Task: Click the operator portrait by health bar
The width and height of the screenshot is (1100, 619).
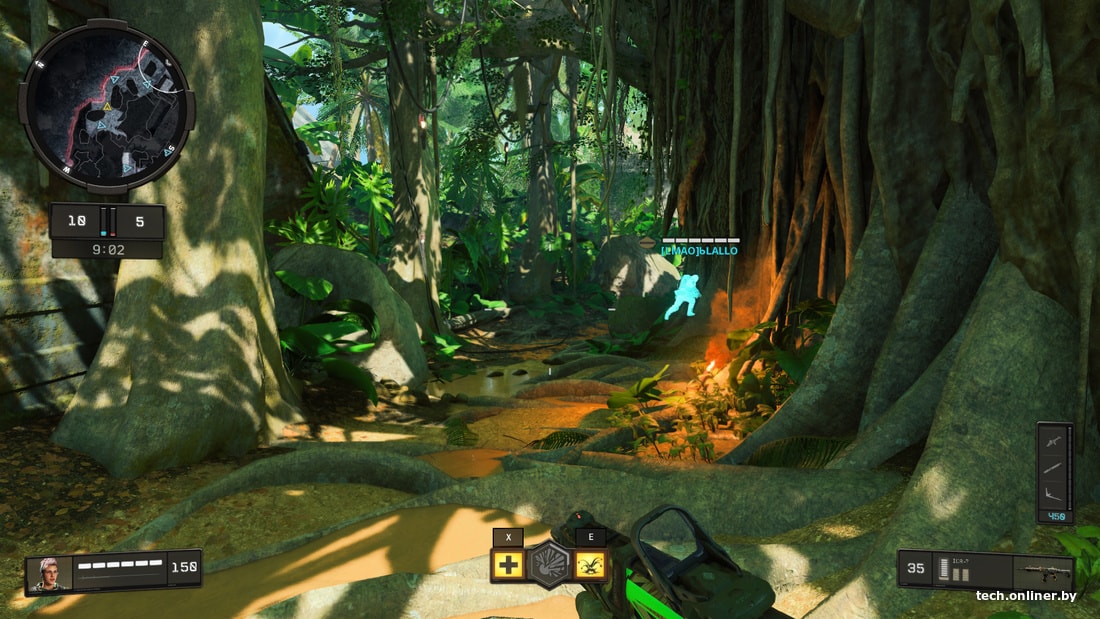Action: [46, 573]
